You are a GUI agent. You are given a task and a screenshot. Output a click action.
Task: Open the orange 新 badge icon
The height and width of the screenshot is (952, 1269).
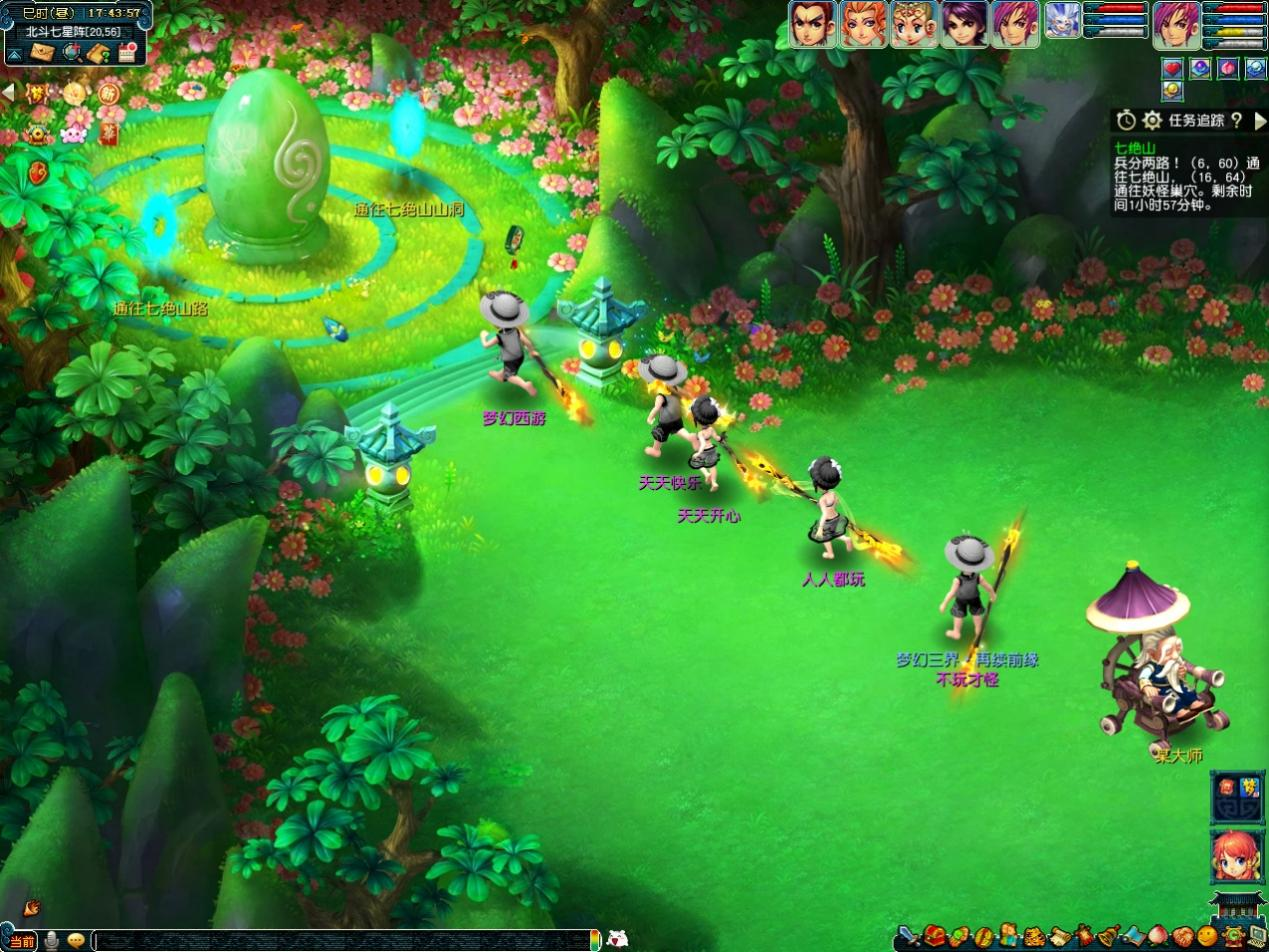click(x=109, y=93)
